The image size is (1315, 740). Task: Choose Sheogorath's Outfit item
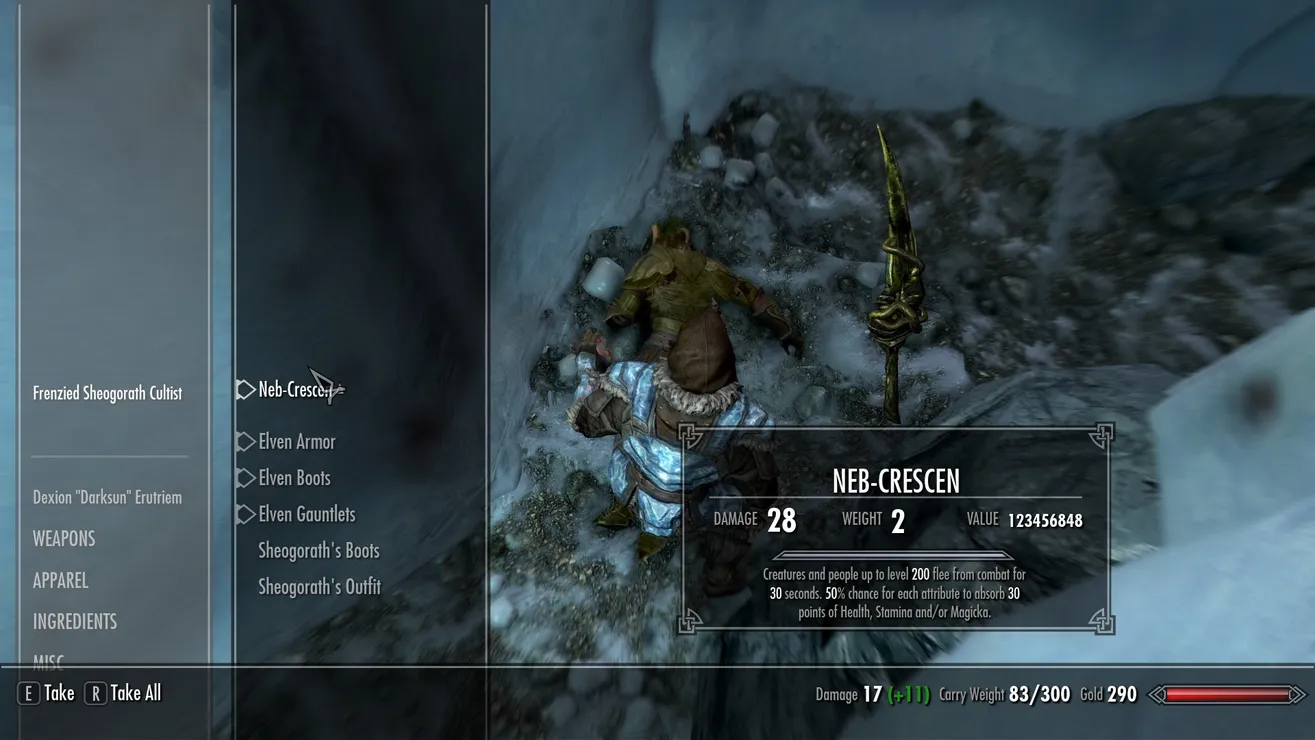319,587
